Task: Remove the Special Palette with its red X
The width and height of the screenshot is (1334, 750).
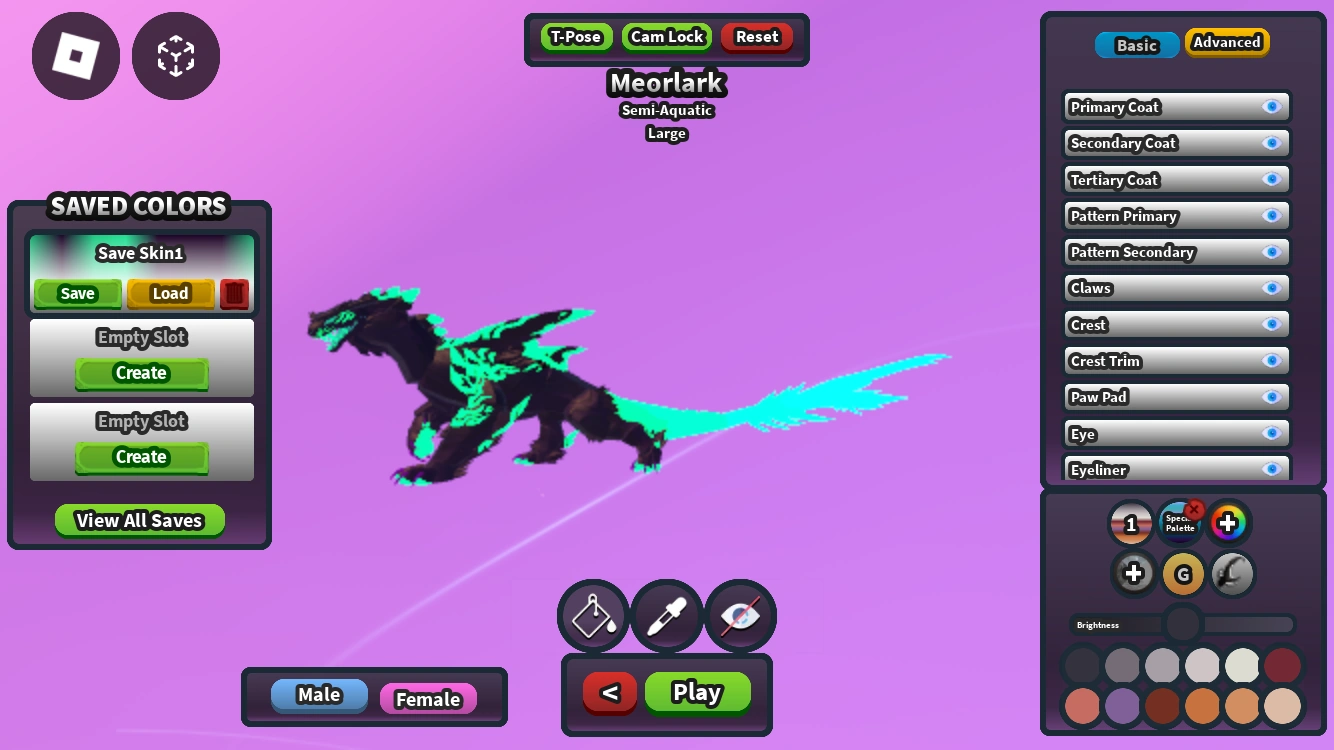Action: click(x=1195, y=508)
